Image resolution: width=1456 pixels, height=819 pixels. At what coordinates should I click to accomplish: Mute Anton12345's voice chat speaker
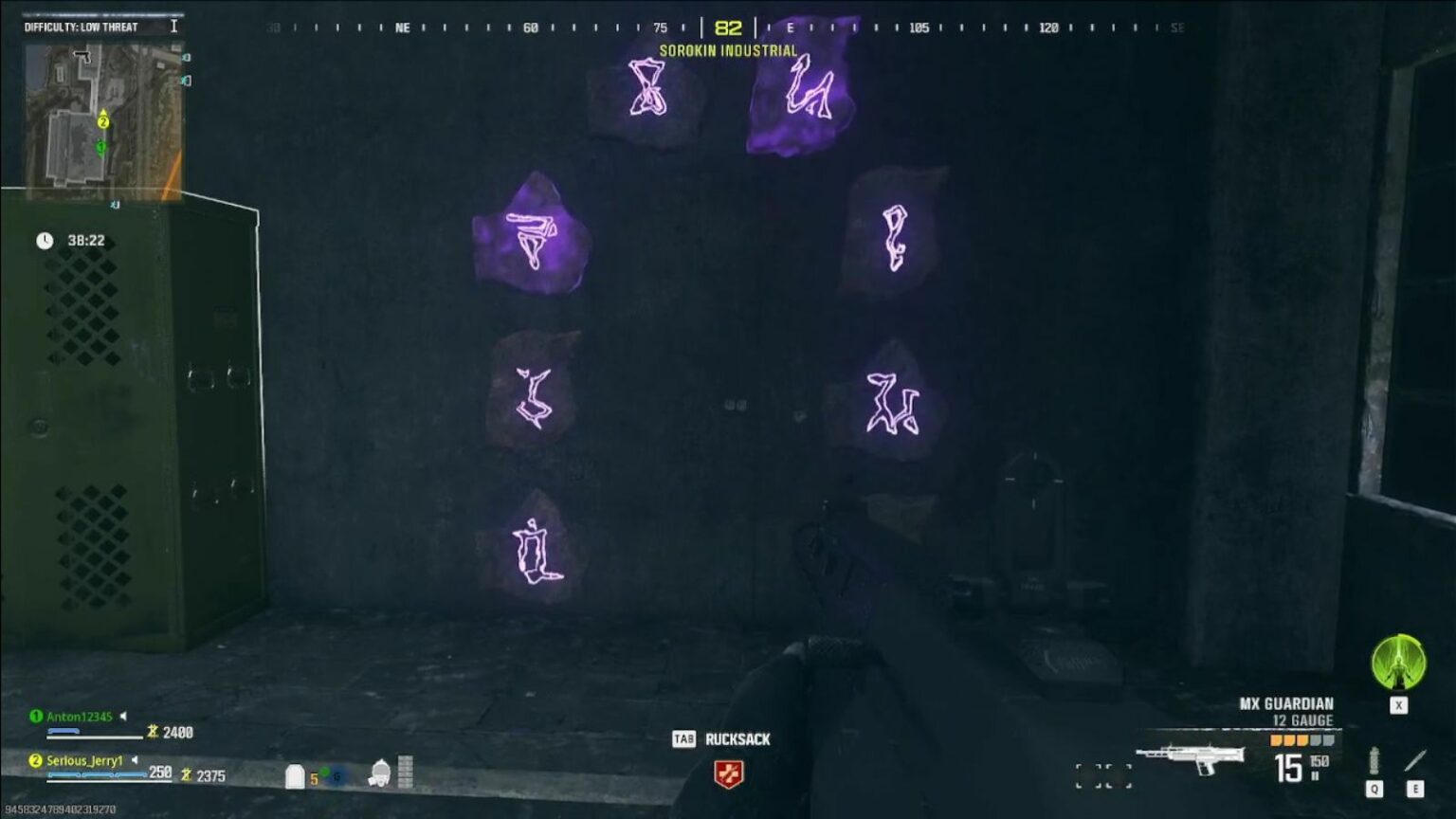(x=121, y=717)
